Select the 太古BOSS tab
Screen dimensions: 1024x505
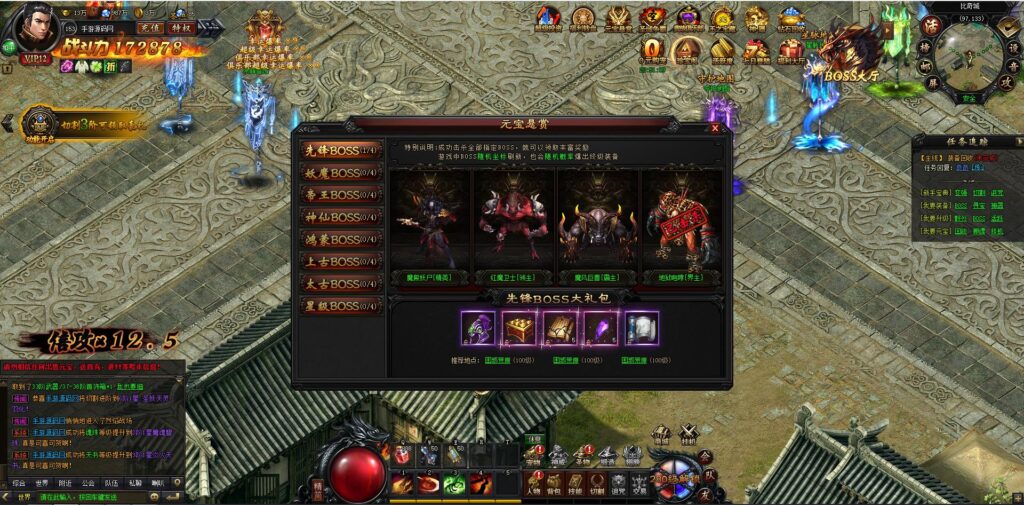(x=341, y=283)
